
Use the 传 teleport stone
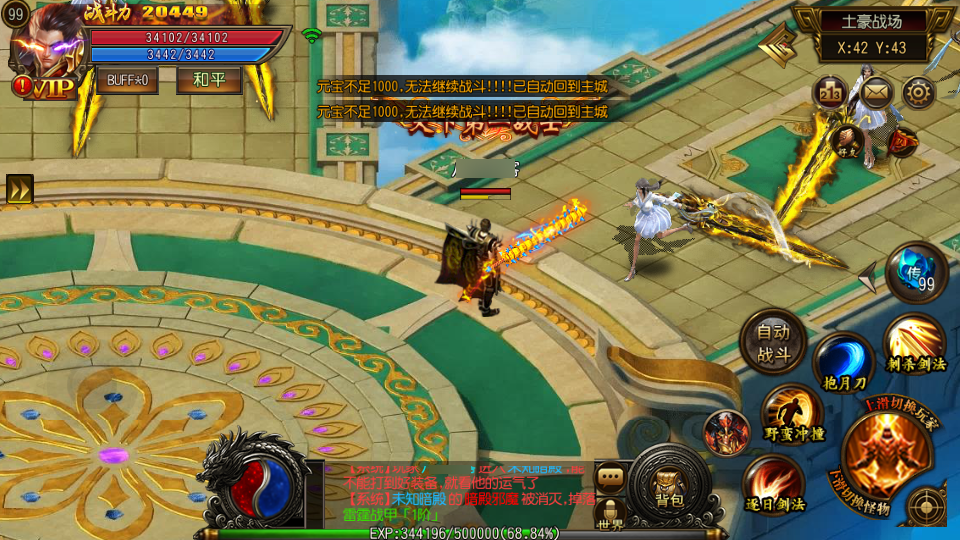tap(916, 273)
